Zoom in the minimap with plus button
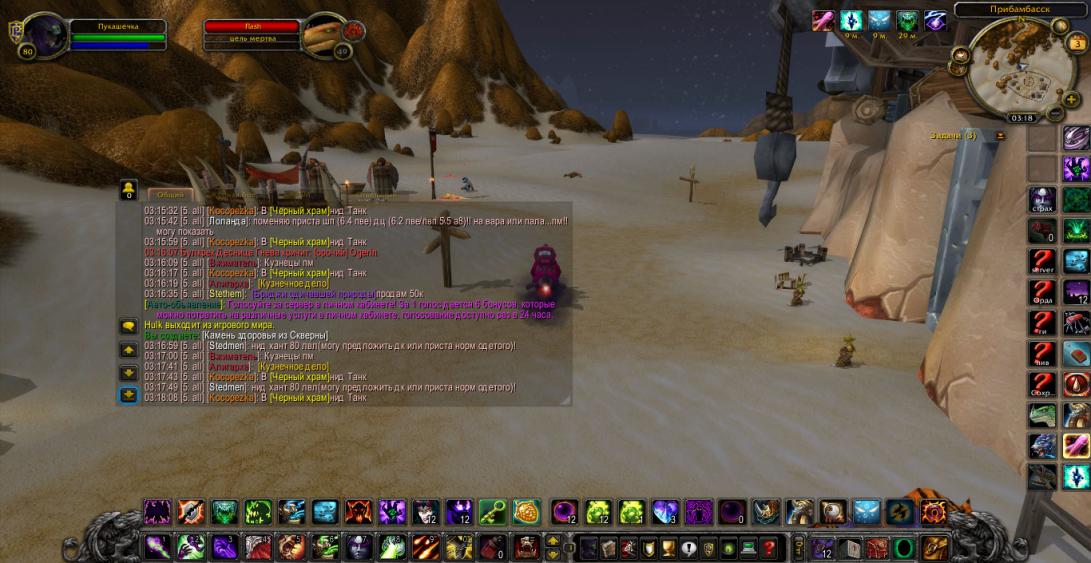1091x563 pixels. [x=1071, y=99]
